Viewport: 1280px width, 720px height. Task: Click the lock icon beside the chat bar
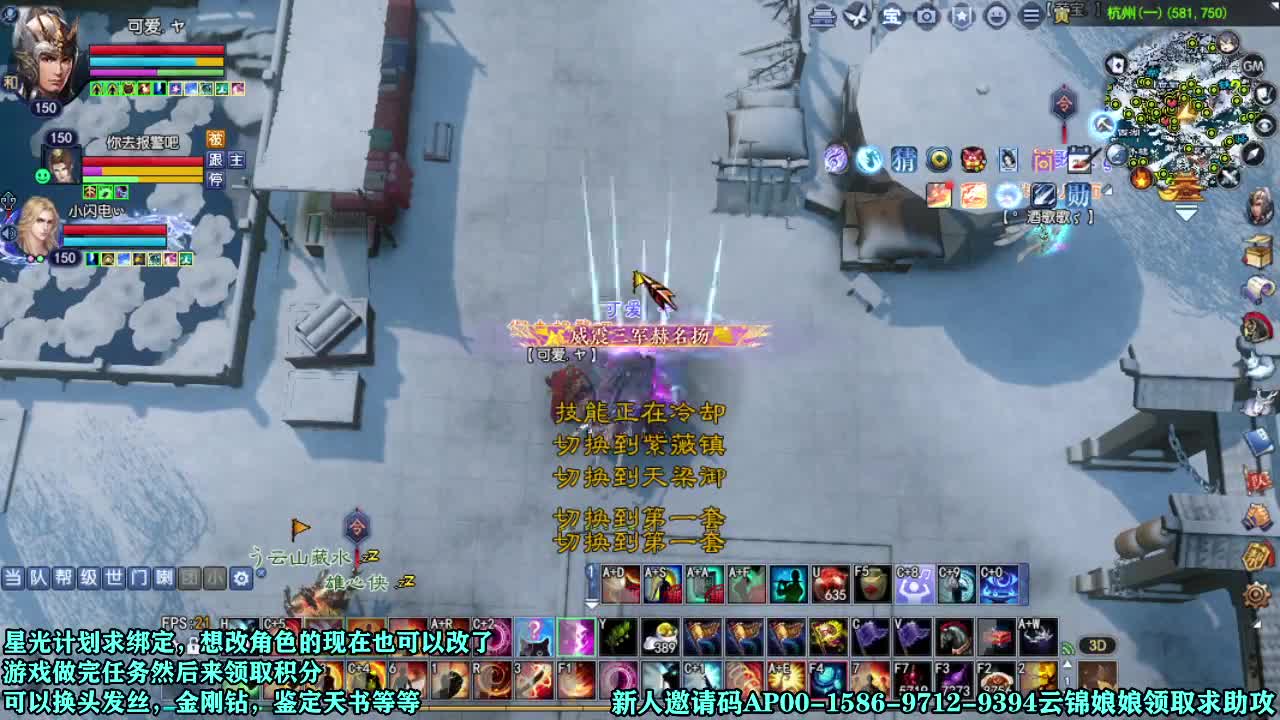click(x=261, y=572)
